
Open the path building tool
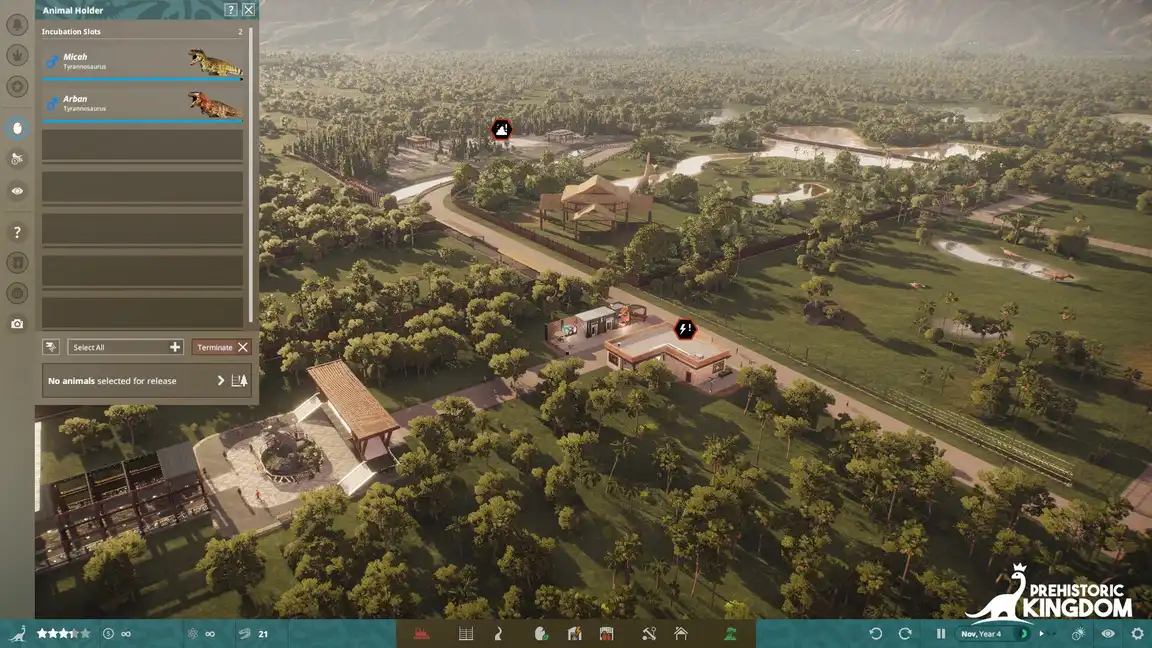[x=498, y=633]
